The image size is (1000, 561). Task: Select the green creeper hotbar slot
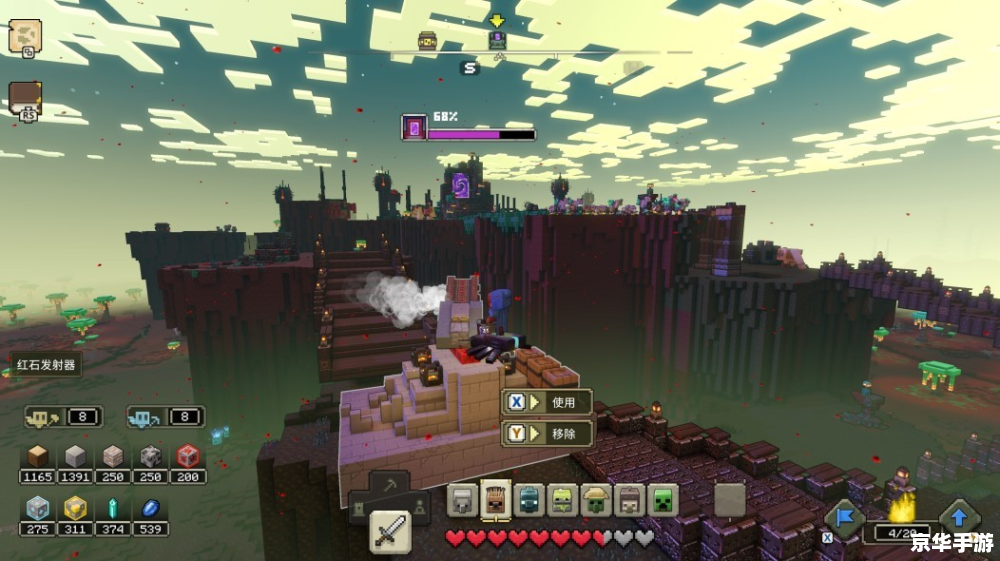pyautogui.click(x=662, y=499)
